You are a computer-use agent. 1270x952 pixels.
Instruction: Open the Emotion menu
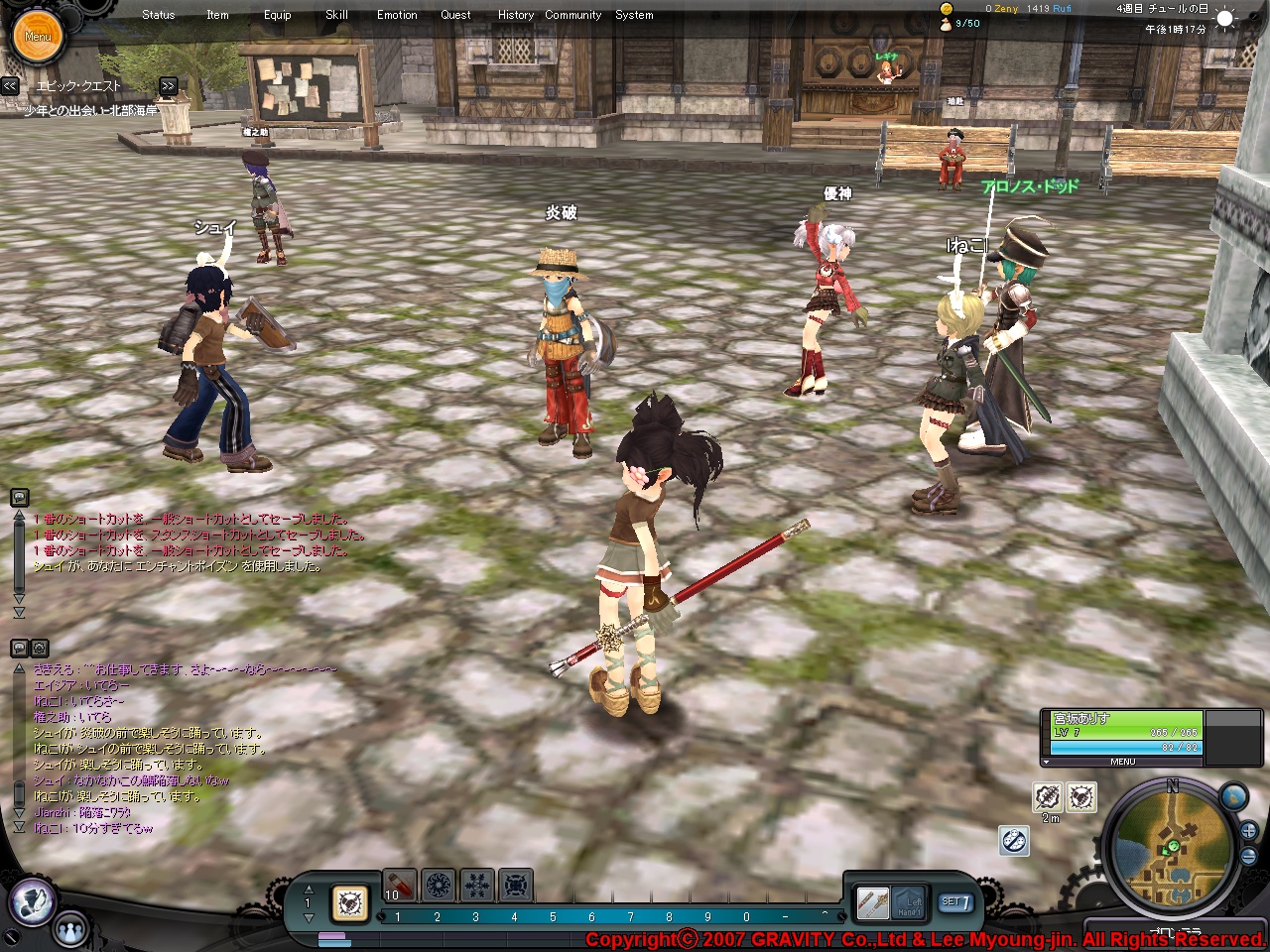tap(397, 15)
